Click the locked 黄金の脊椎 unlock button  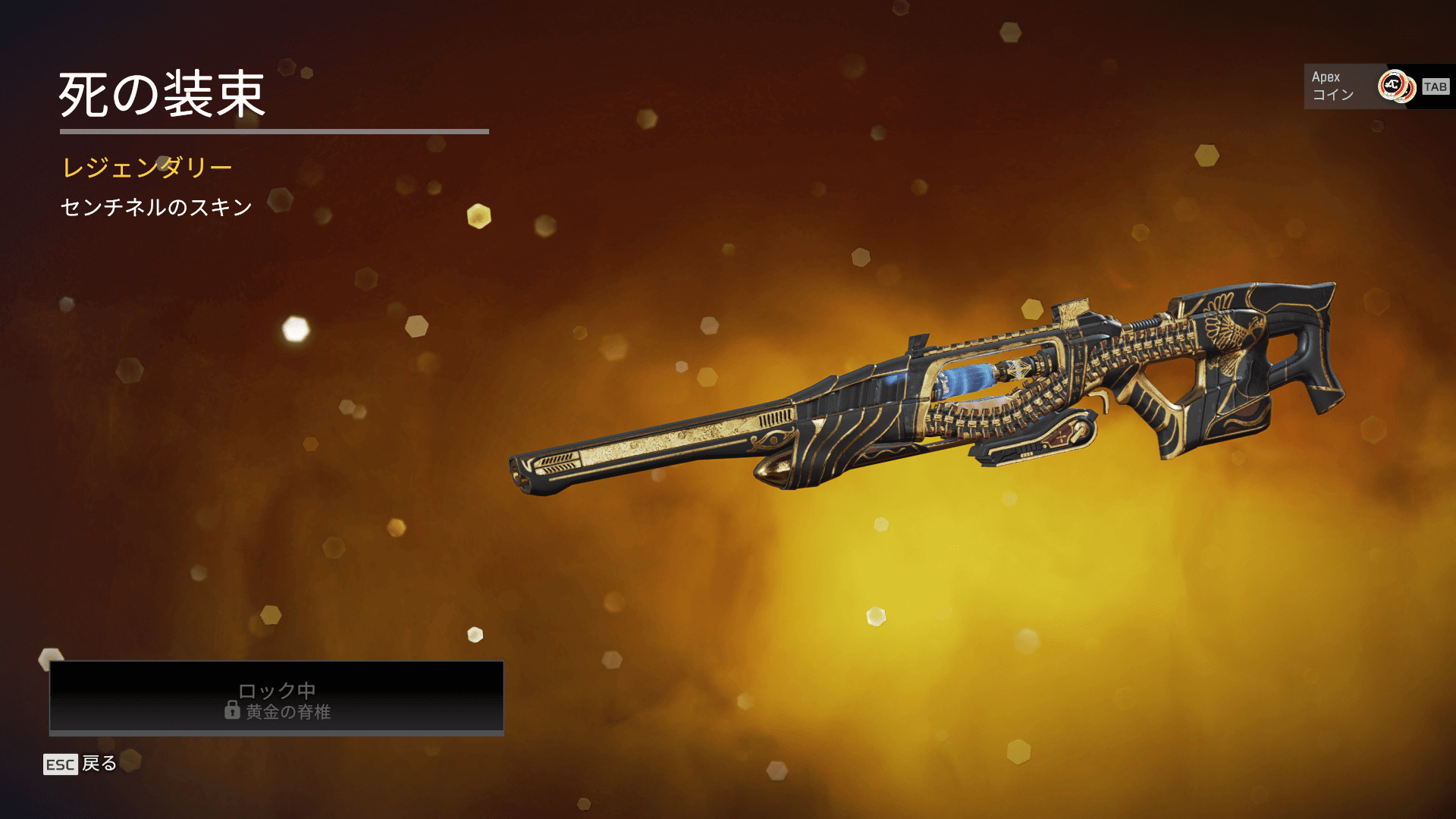(277, 698)
